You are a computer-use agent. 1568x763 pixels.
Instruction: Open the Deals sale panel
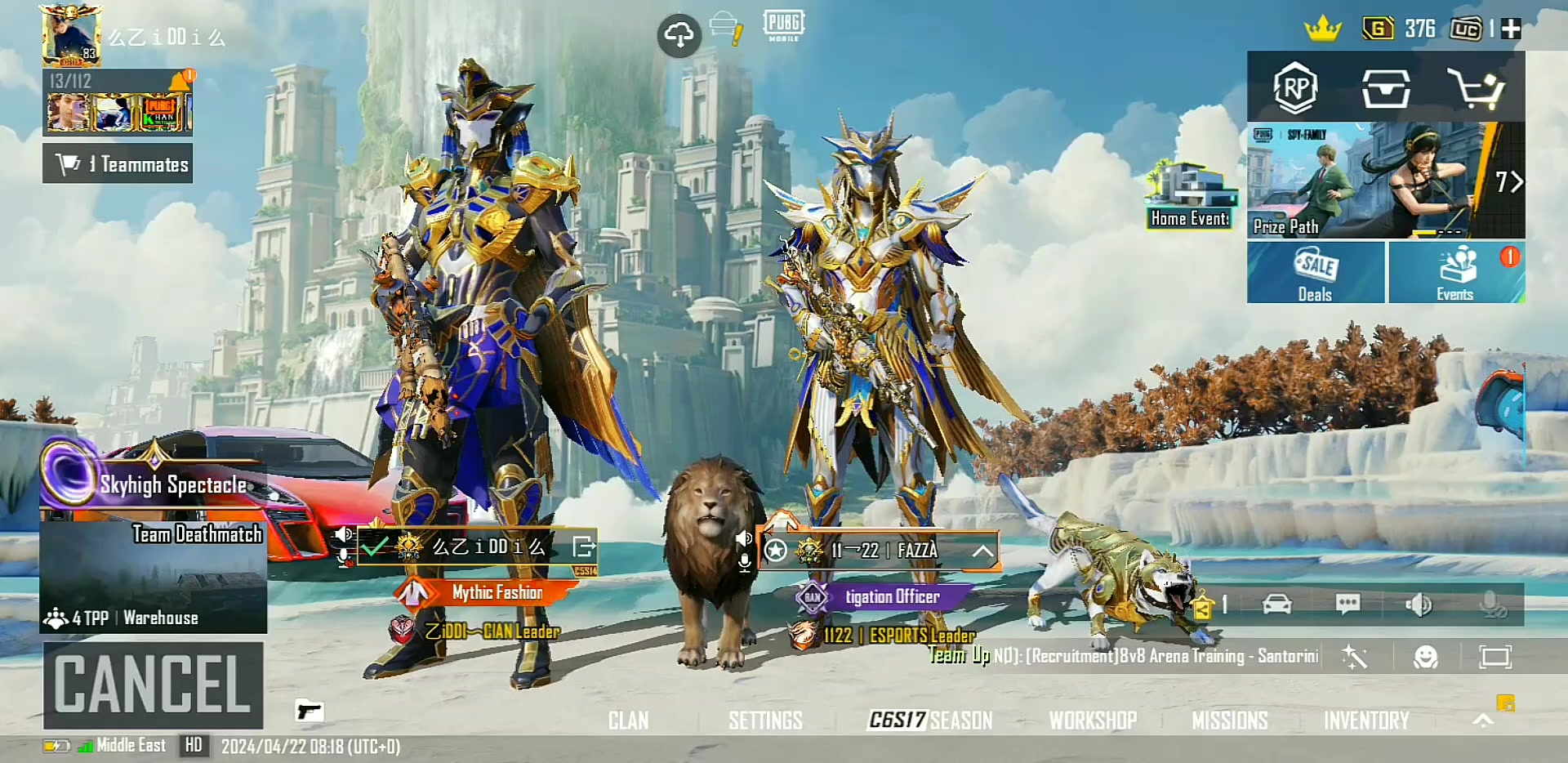1315,273
